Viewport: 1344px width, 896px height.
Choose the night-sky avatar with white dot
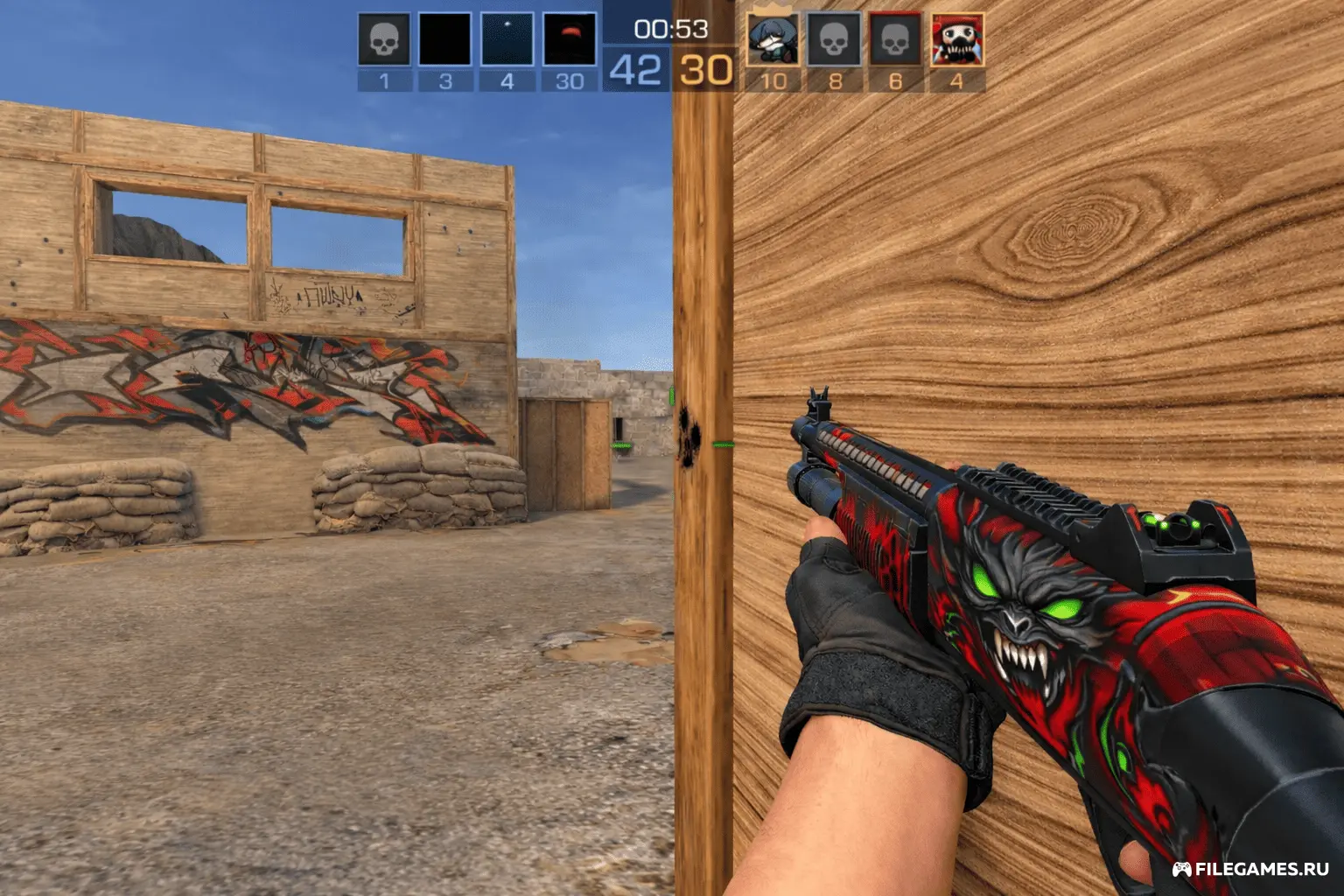[x=507, y=39]
